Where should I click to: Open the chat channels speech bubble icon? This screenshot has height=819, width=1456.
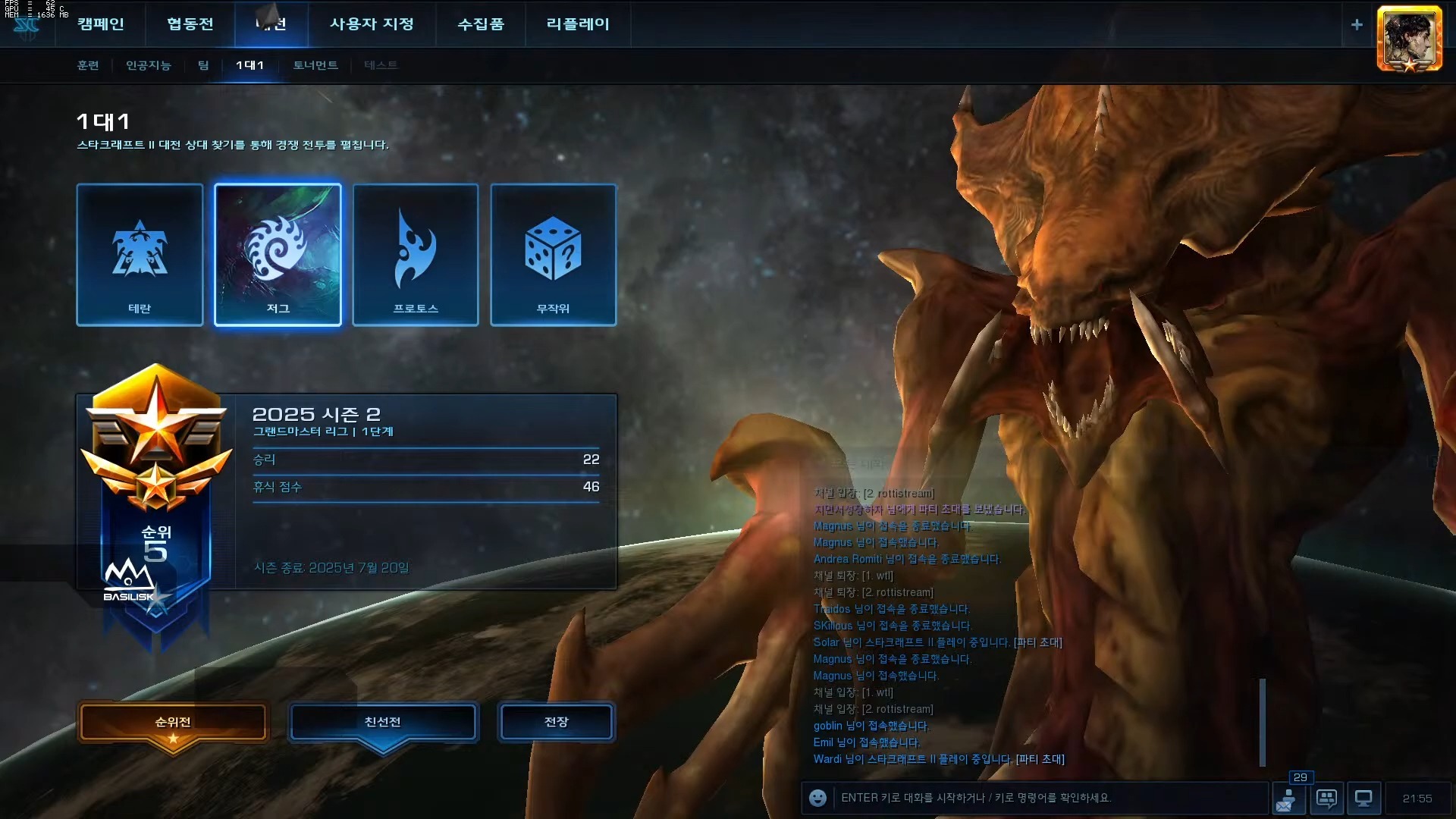pyautogui.click(x=1326, y=798)
